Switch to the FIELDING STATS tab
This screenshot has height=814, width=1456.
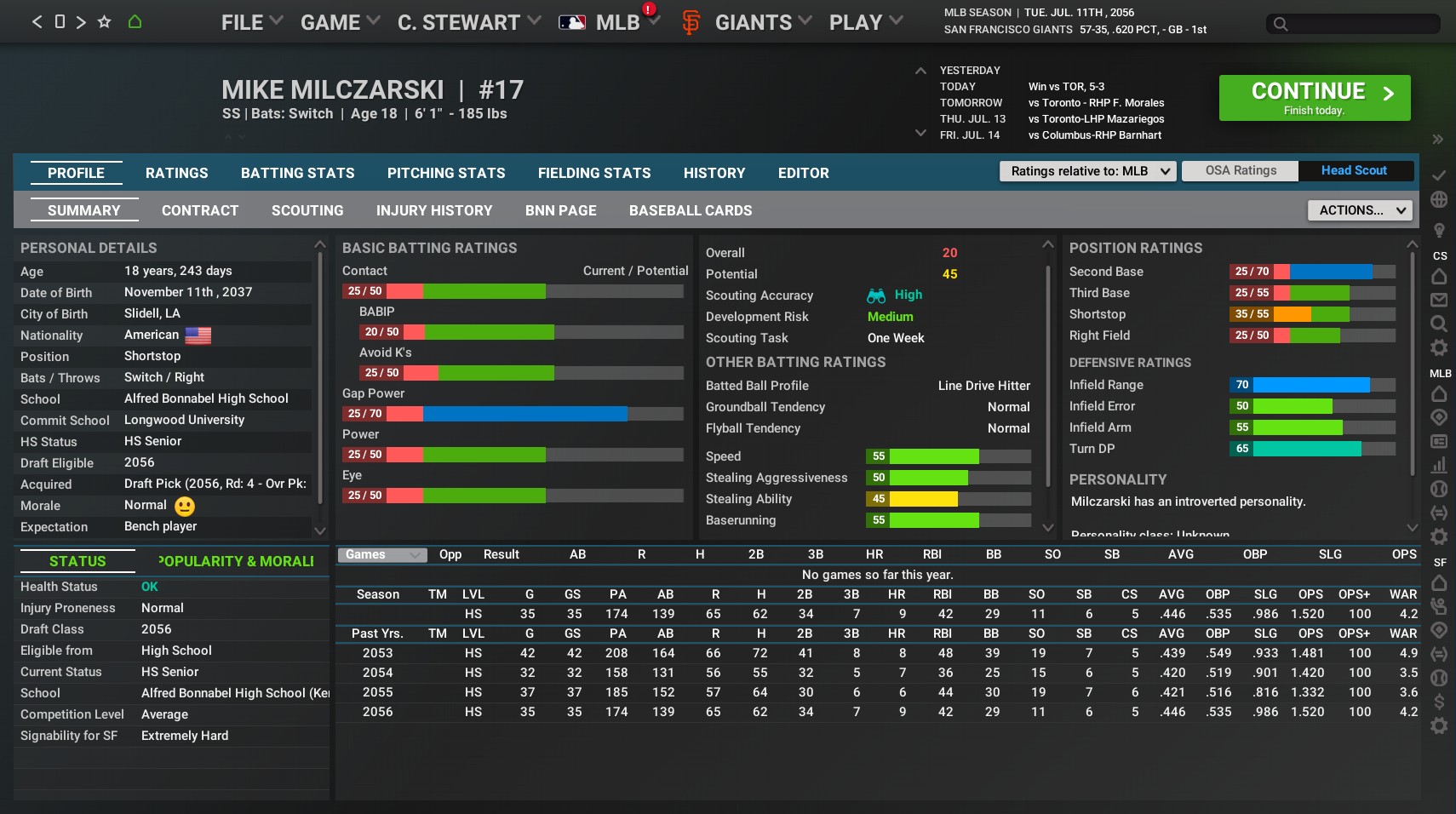tap(593, 173)
